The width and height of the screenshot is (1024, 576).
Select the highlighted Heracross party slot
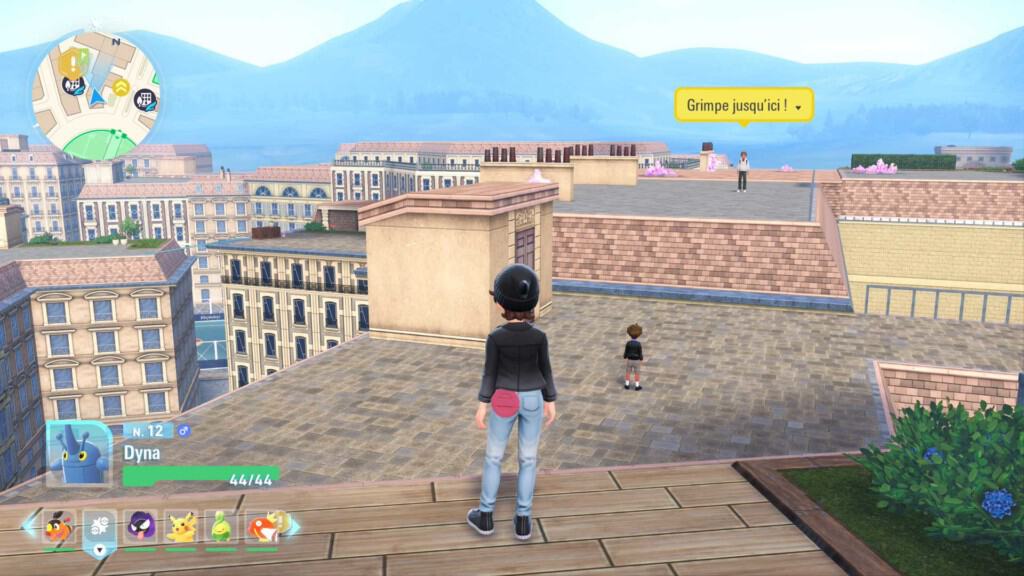coord(100,527)
